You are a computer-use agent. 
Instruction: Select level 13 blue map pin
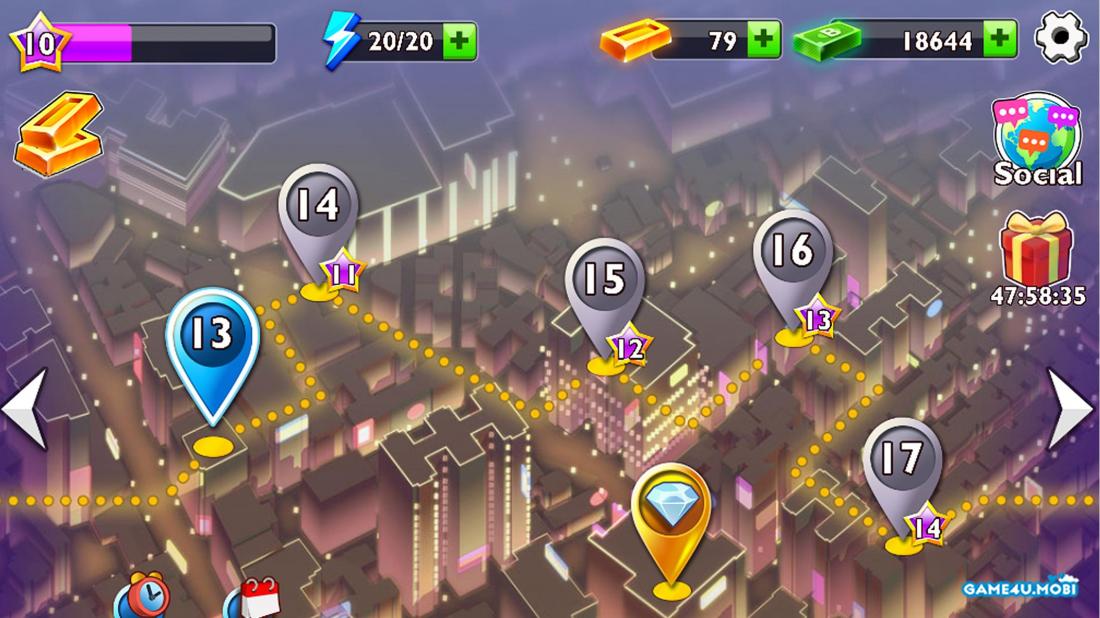point(212,345)
